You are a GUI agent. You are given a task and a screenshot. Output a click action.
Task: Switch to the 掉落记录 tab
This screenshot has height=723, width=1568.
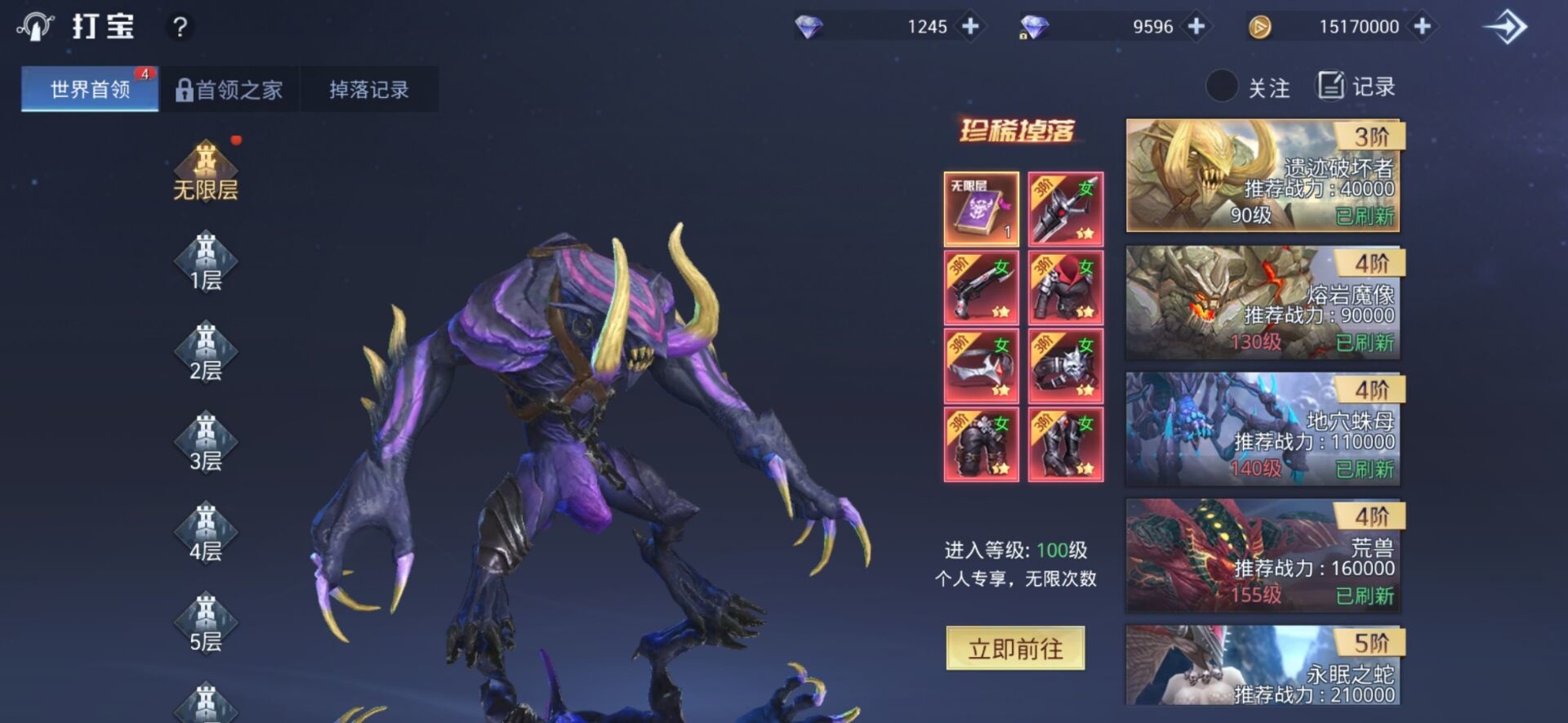pos(369,88)
